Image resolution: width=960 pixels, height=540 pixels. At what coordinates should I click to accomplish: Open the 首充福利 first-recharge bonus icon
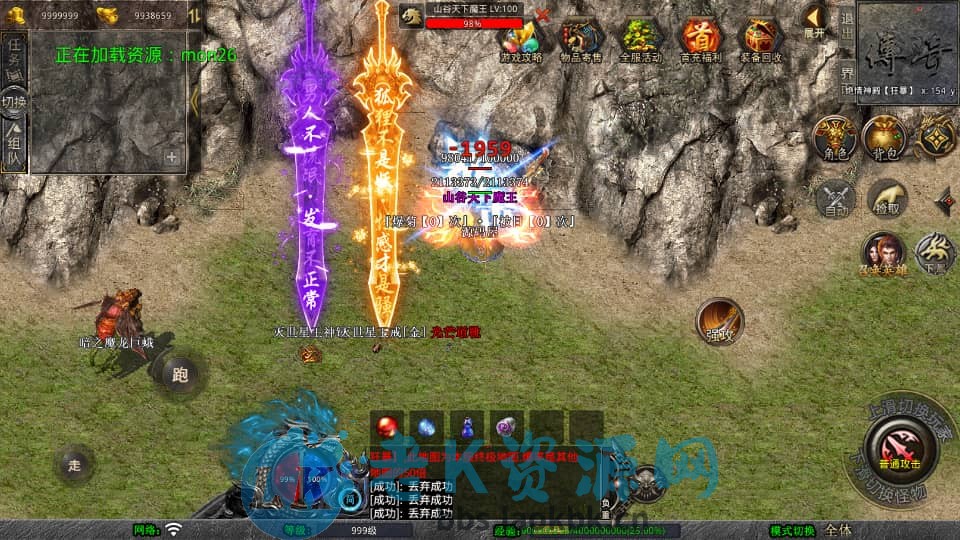(x=700, y=40)
